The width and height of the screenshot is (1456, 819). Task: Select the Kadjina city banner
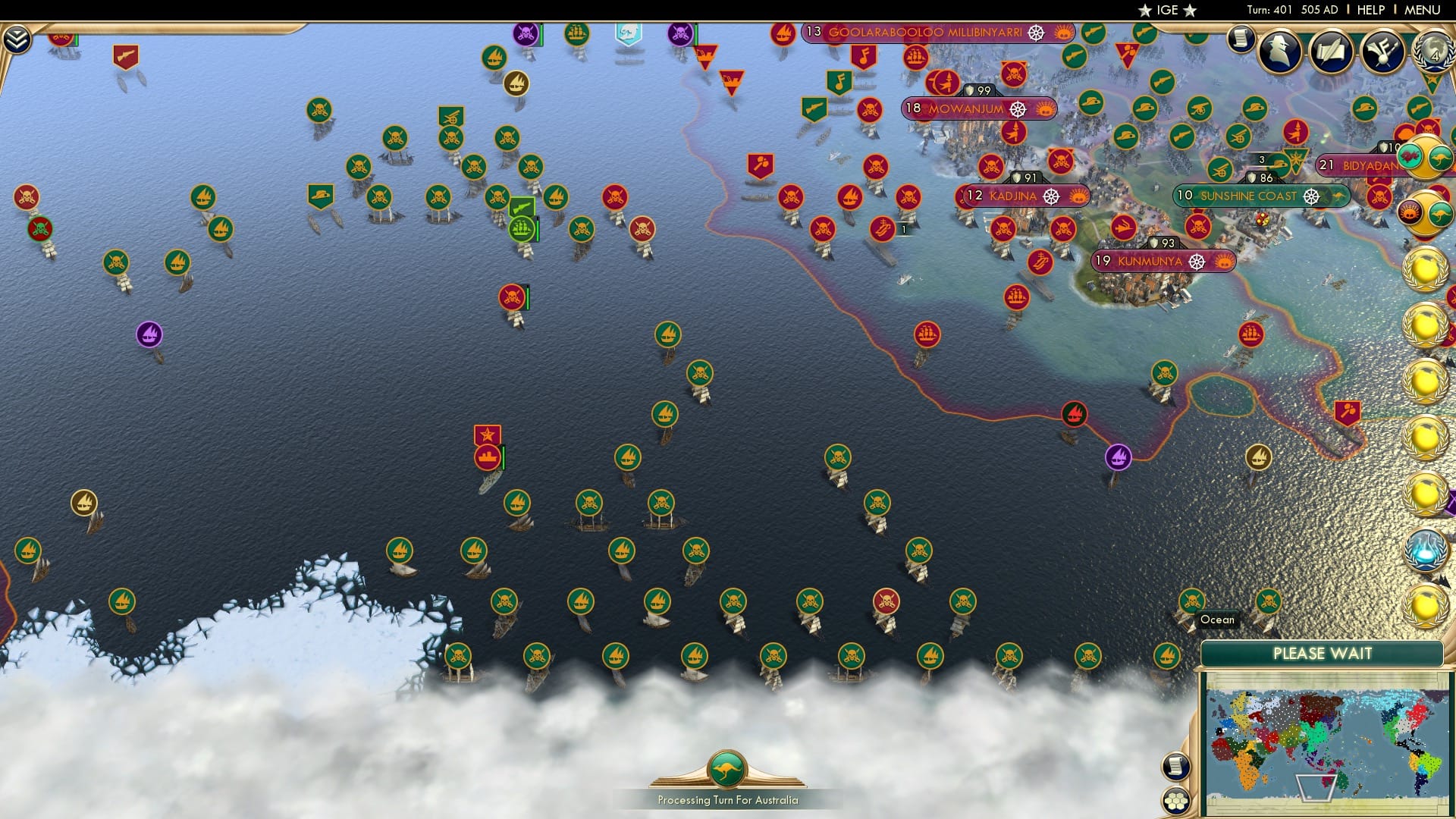coord(1013,196)
